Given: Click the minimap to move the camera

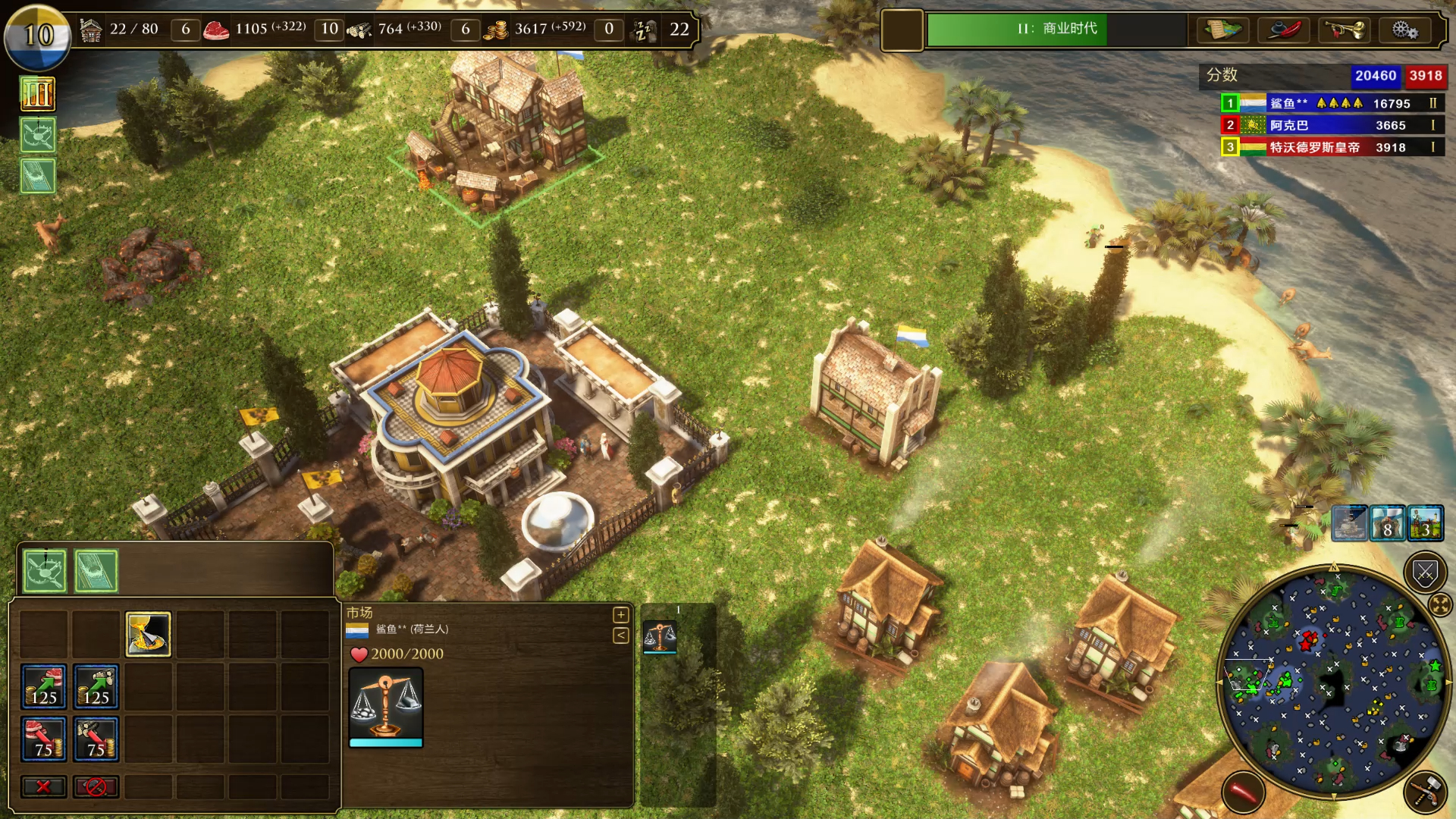Looking at the screenshot, I should [1335, 682].
